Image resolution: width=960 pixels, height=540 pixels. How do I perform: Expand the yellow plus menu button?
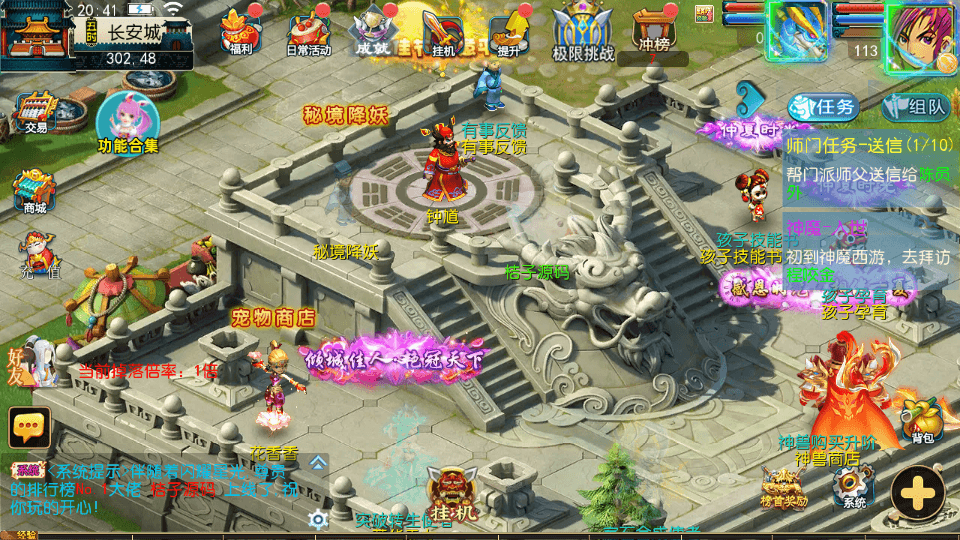[x=918, y=490]
